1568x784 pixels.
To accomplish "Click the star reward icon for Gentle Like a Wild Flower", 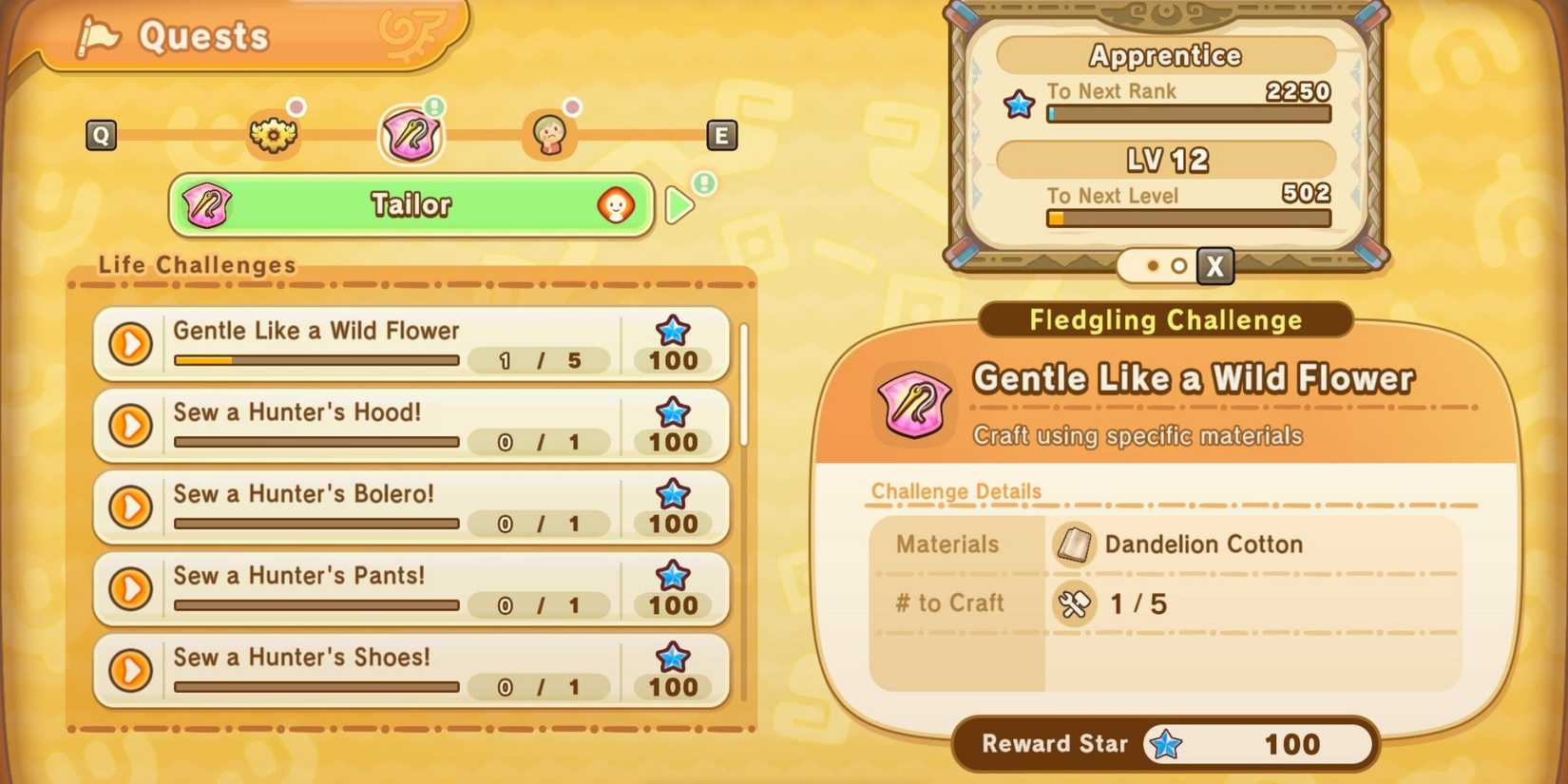I will click(x=672, y=331).
